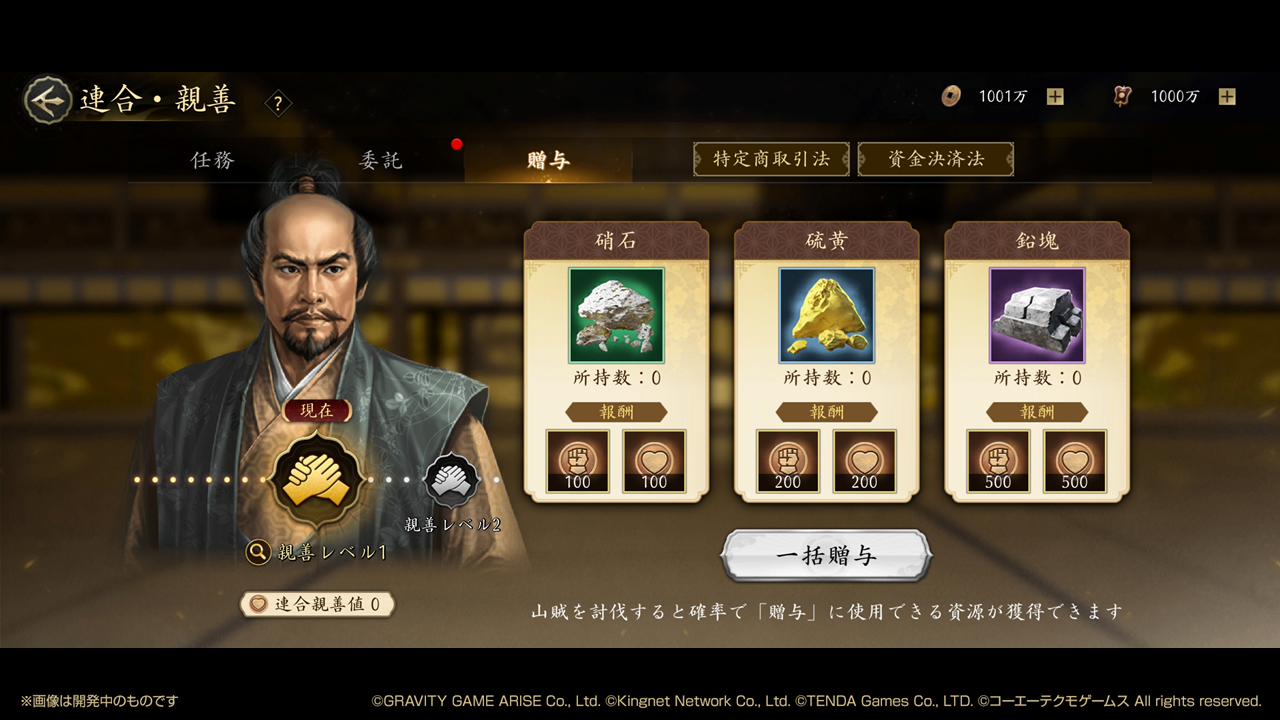
Task: Add more red pouch currency with plus
Action: (1227, 97)
